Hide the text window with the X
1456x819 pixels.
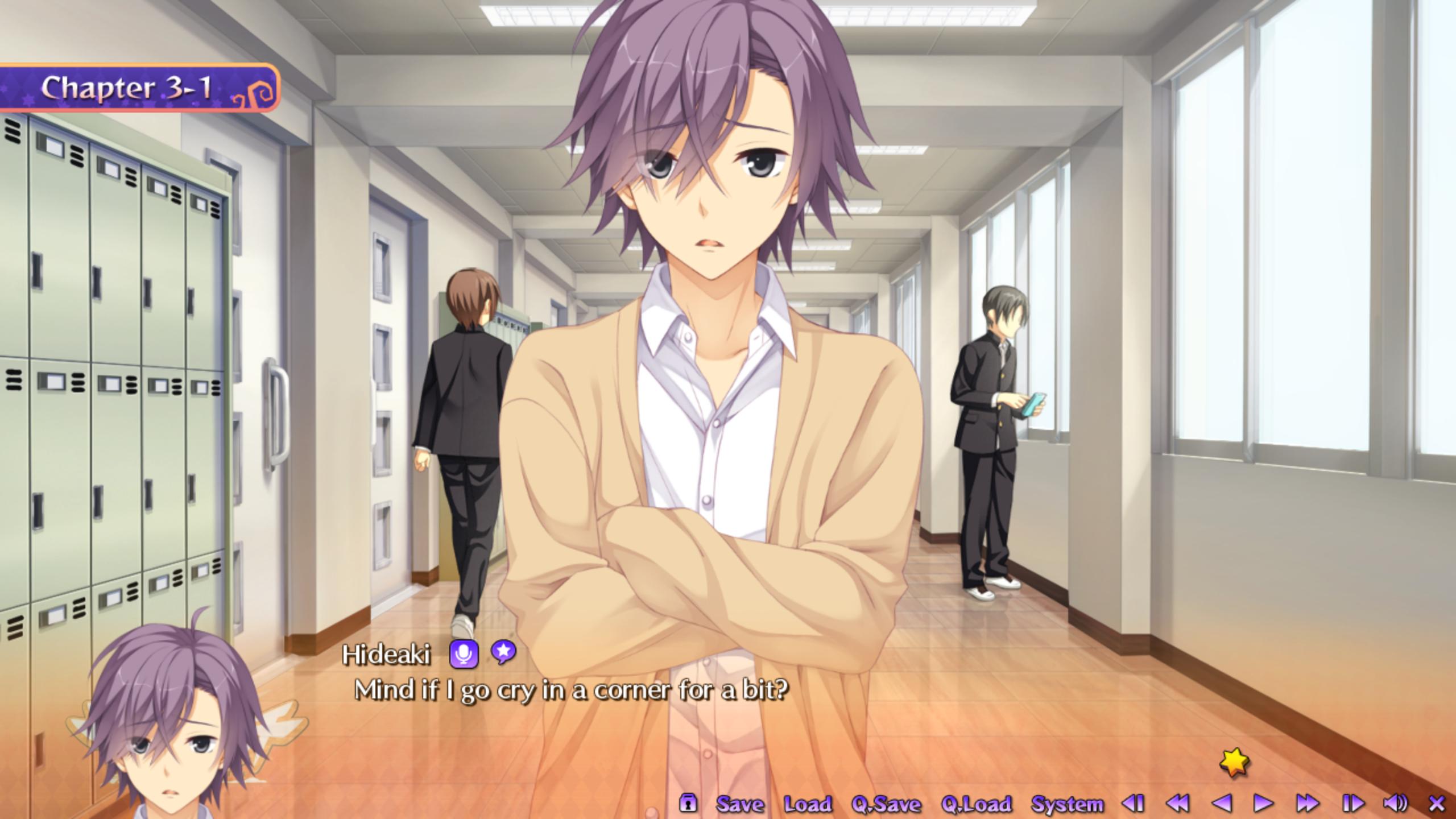point(1437,803)
